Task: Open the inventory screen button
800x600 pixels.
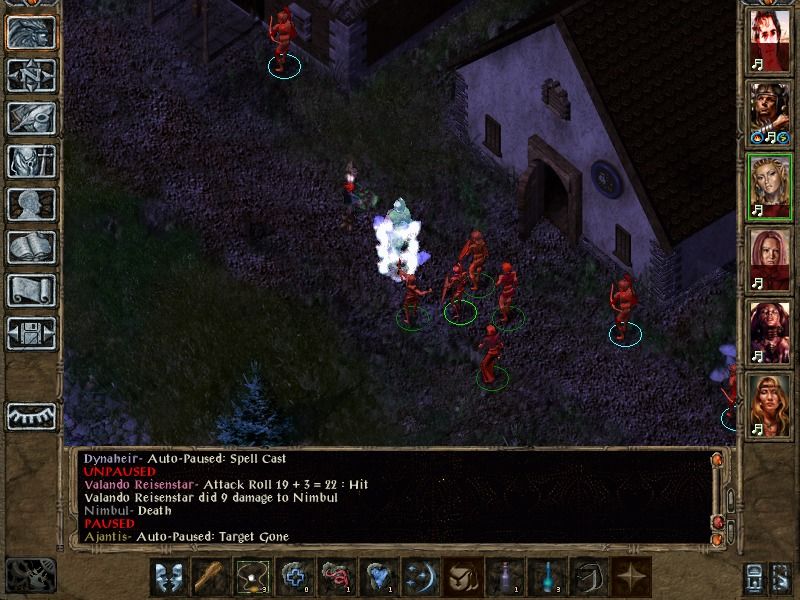Action: [x=30, y=161]
